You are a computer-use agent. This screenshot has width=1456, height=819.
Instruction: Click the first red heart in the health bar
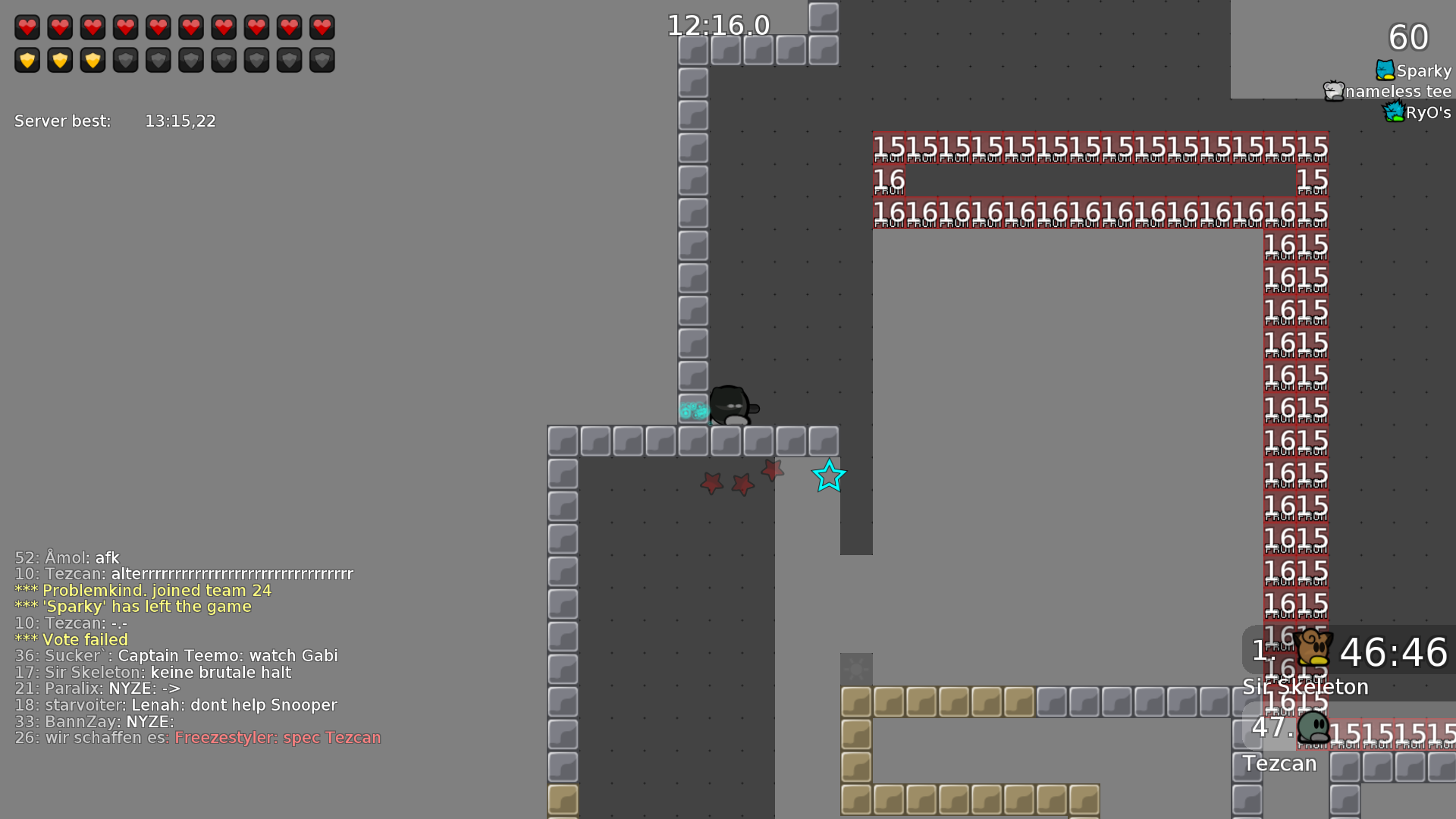(27, 27)
